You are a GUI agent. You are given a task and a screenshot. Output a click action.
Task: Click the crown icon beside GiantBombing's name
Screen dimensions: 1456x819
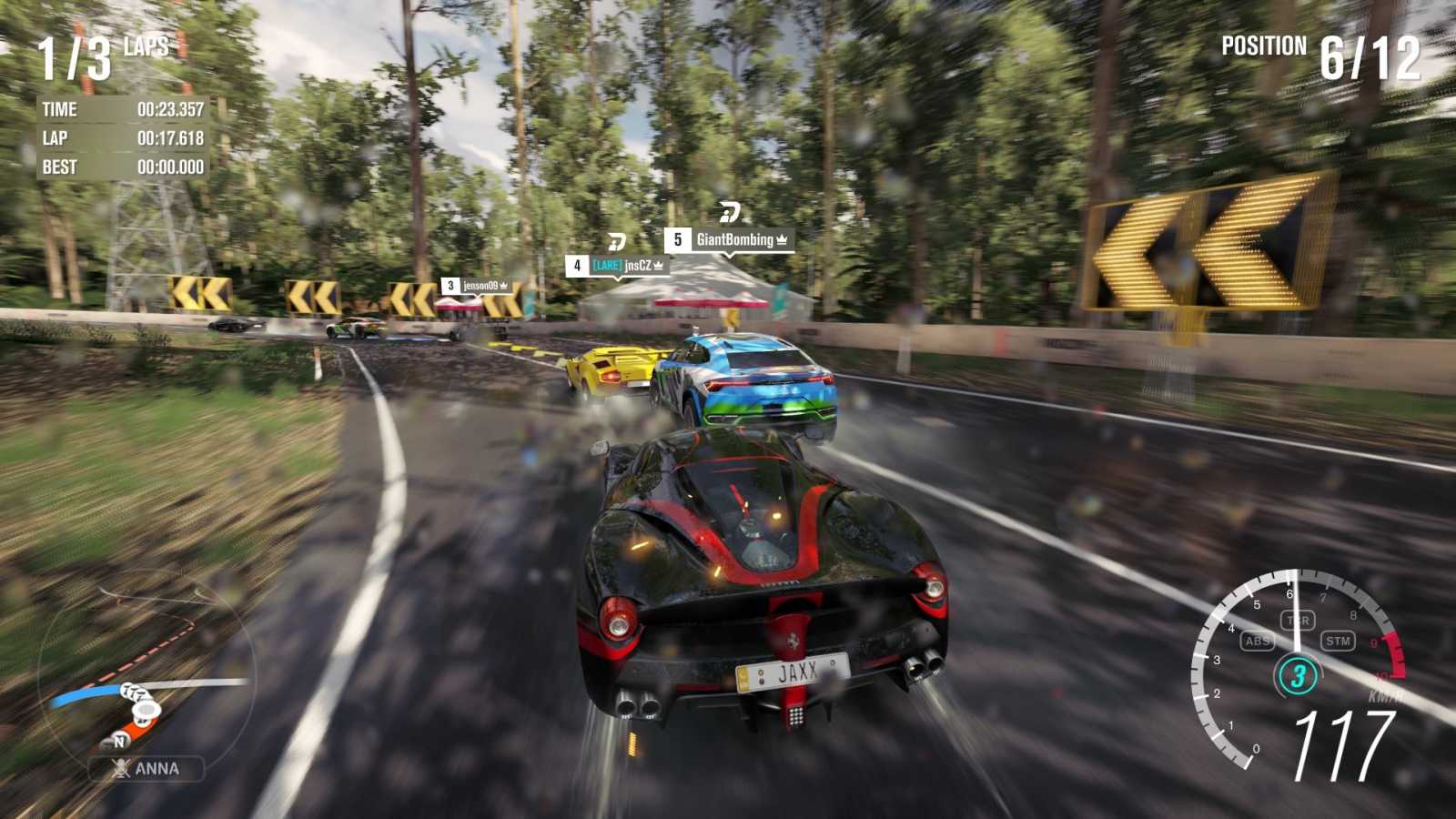782,240
